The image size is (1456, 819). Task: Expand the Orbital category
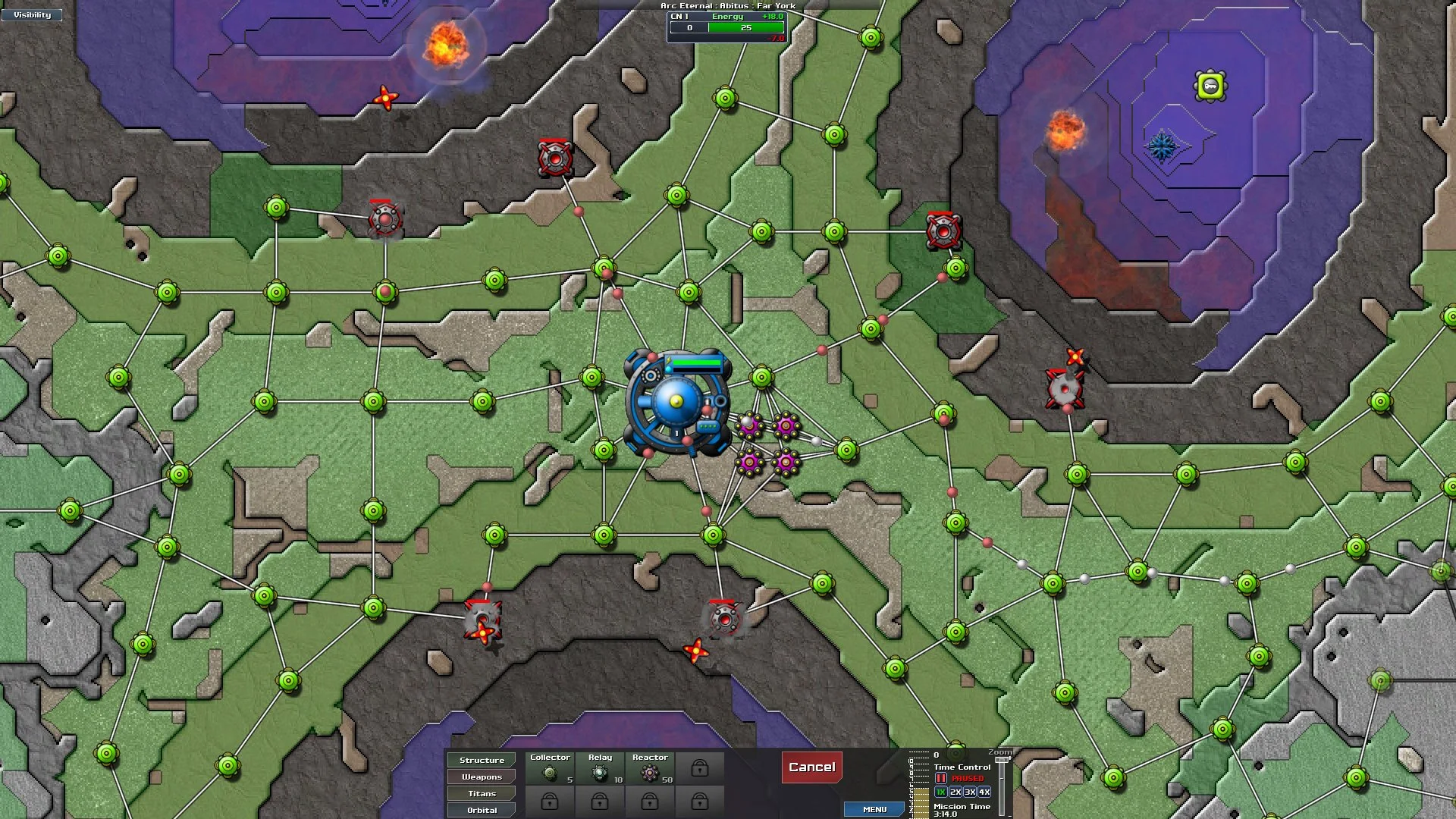[x=481, y=810]
